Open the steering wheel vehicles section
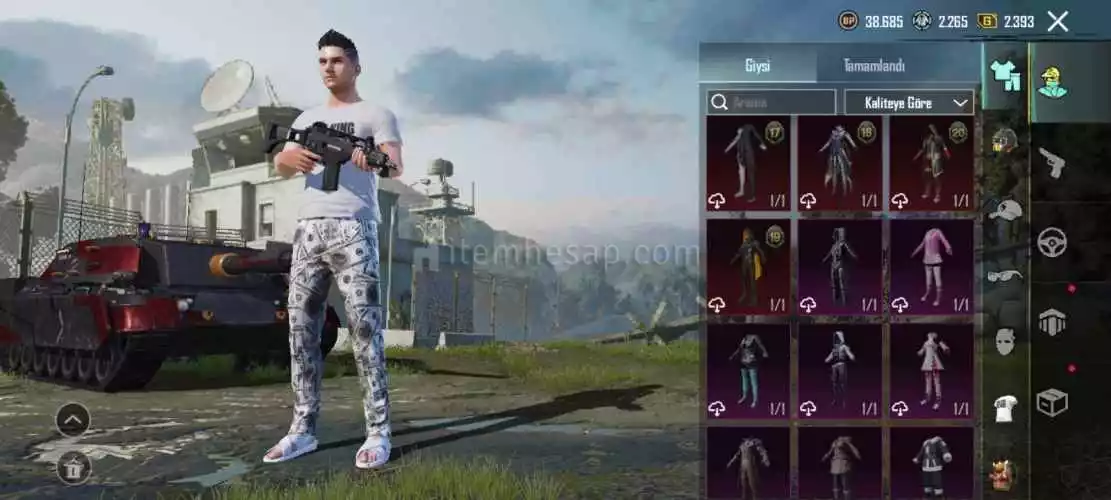Viewport: 1111px width, 500px height. pos(1051,242)
